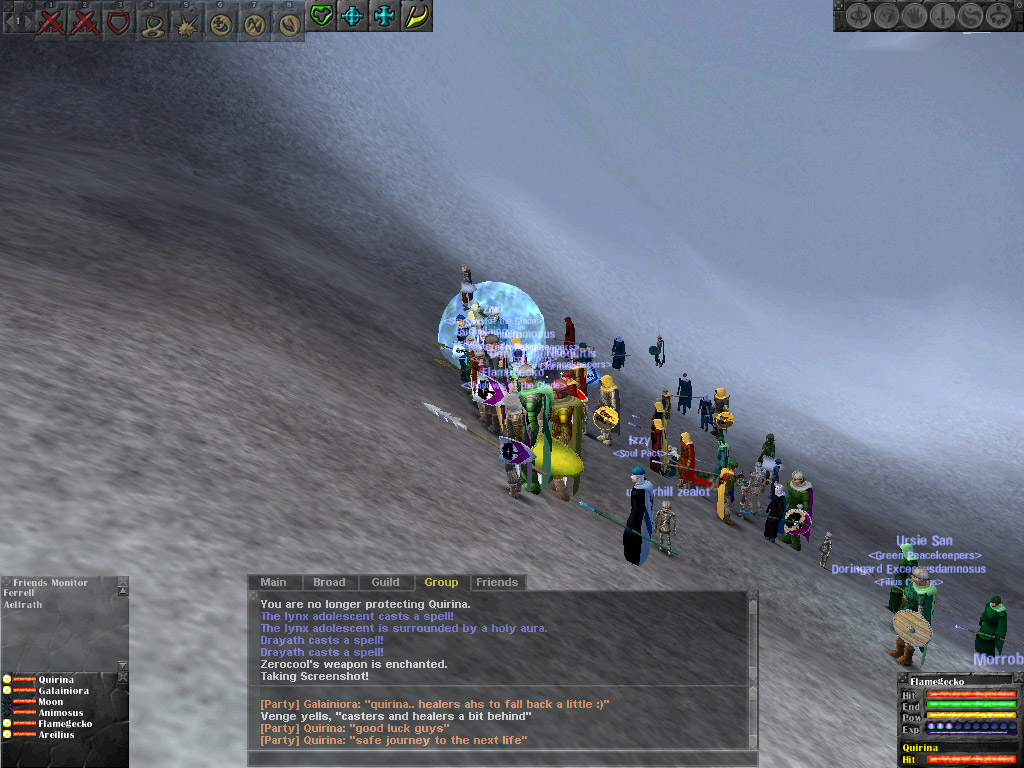Switch to the Main chat tab

(273, 582)
